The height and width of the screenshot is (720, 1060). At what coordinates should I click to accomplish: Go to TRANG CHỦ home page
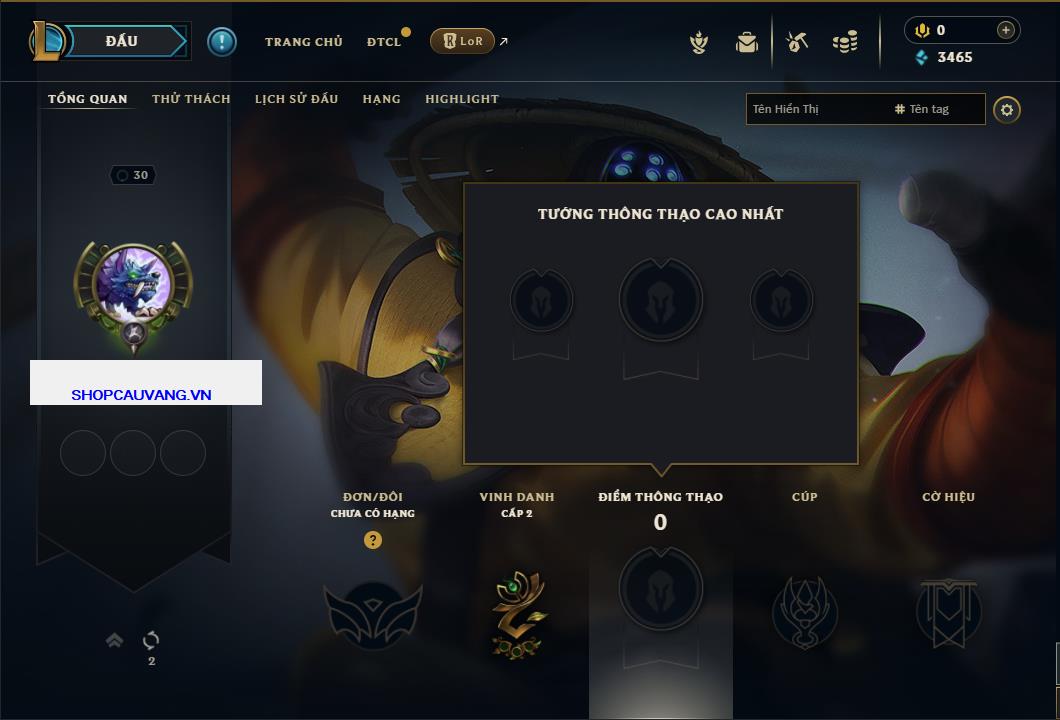click(303, 42)
